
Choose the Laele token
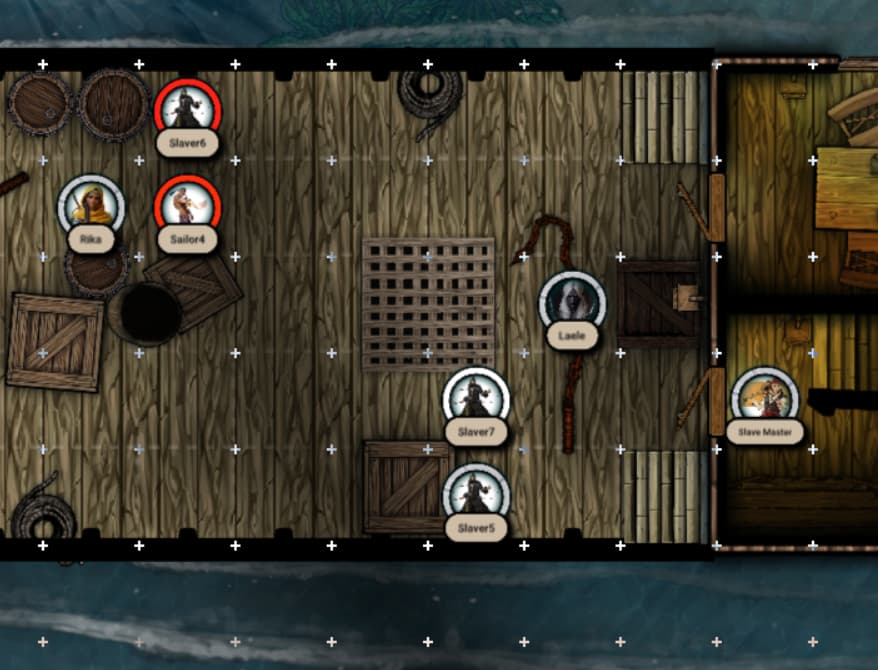(x=572, y=302)
